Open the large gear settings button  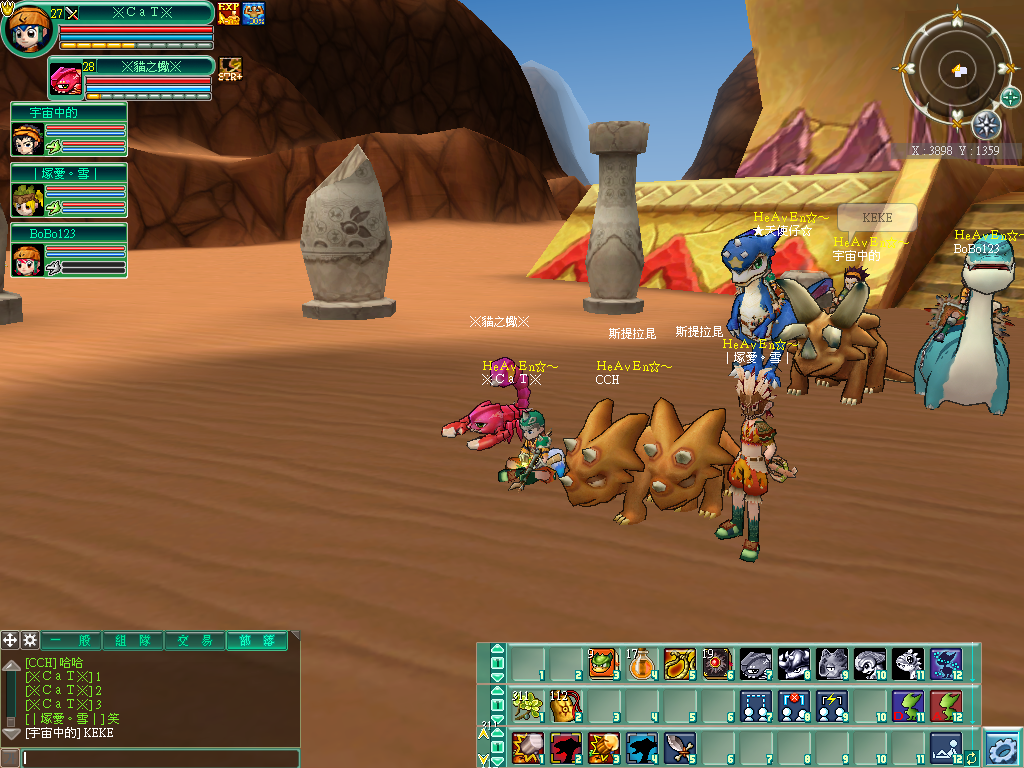[x=1002, y=748]
